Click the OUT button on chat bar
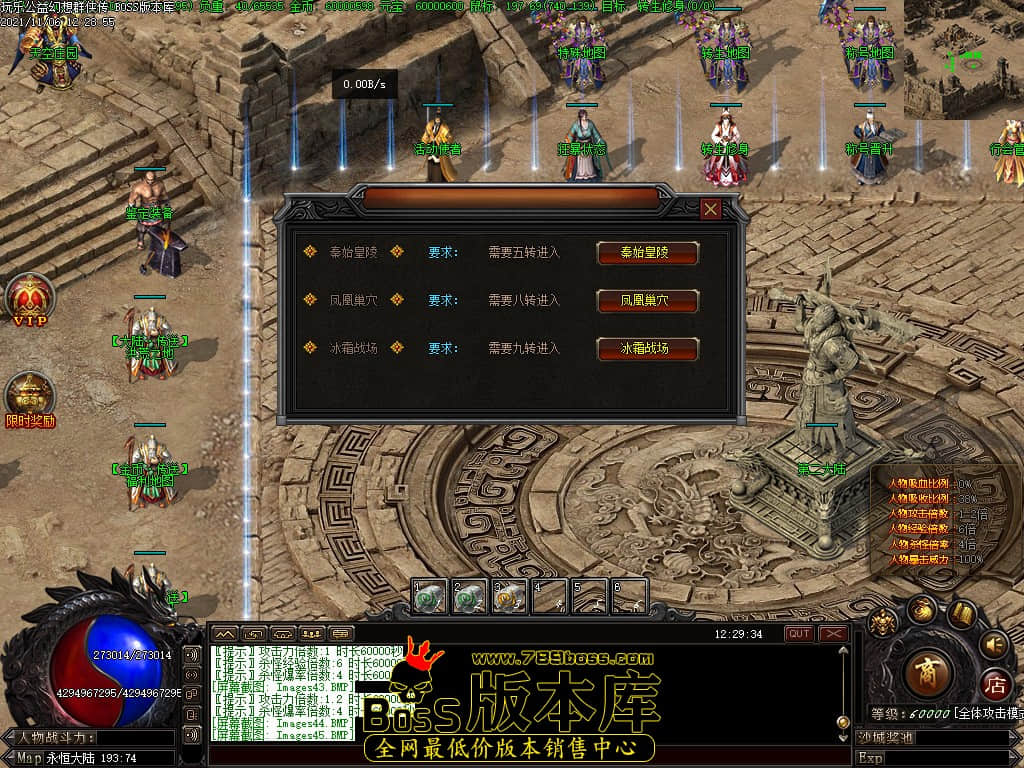 pos(799,634)
